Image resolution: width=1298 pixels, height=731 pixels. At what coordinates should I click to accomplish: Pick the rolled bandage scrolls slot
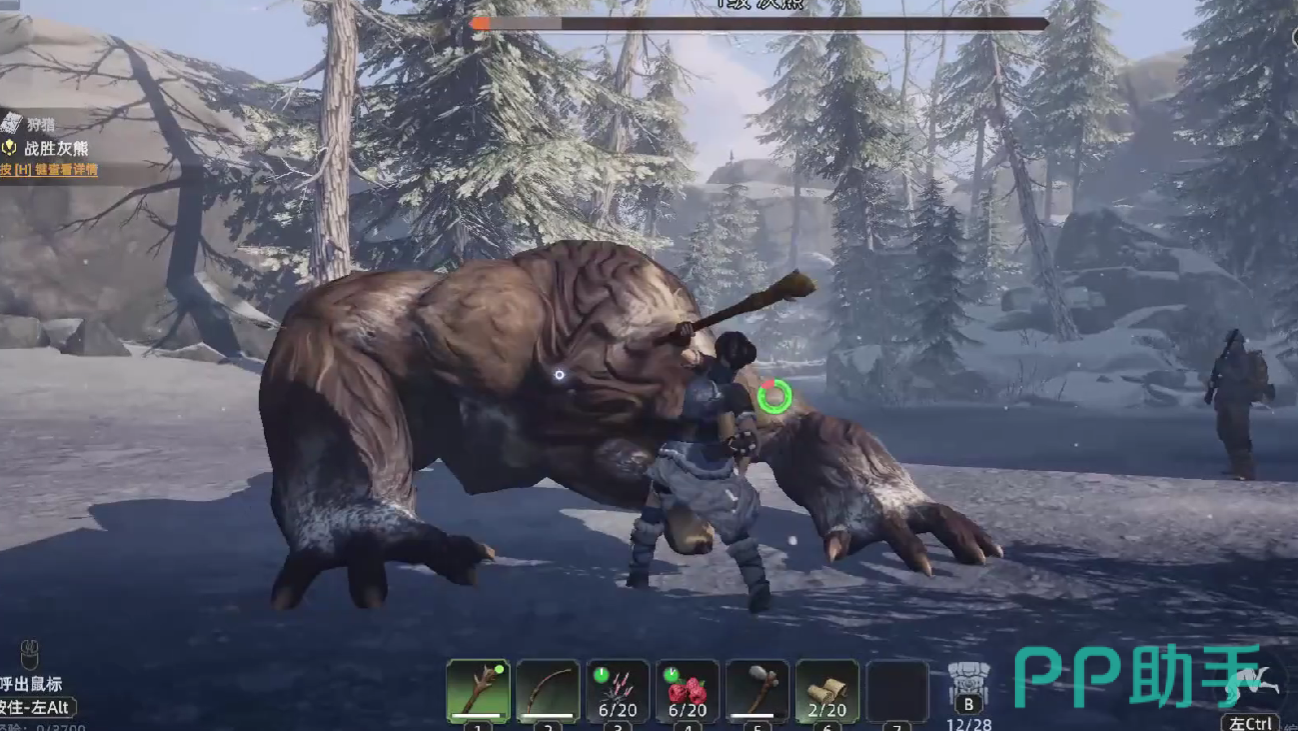click(x=828, y=690)
